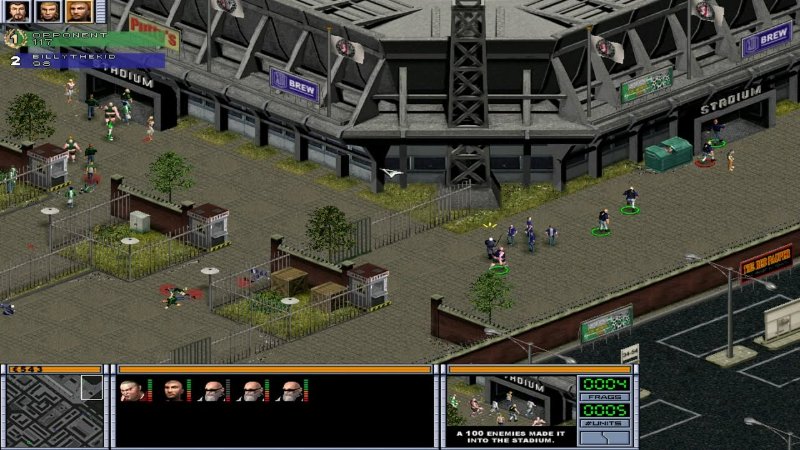This screenshot has width=800, height=450.
Task: Select the blond-haired character portrait
Action: click(49, 11)
